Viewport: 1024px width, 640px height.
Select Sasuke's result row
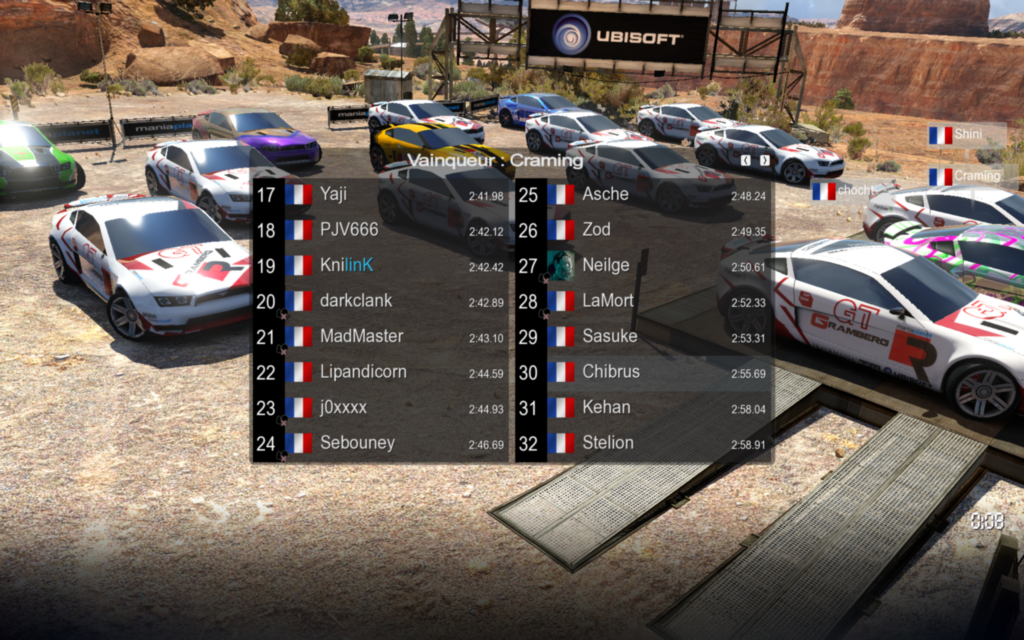pyautogui.click(x=645, y=336)
